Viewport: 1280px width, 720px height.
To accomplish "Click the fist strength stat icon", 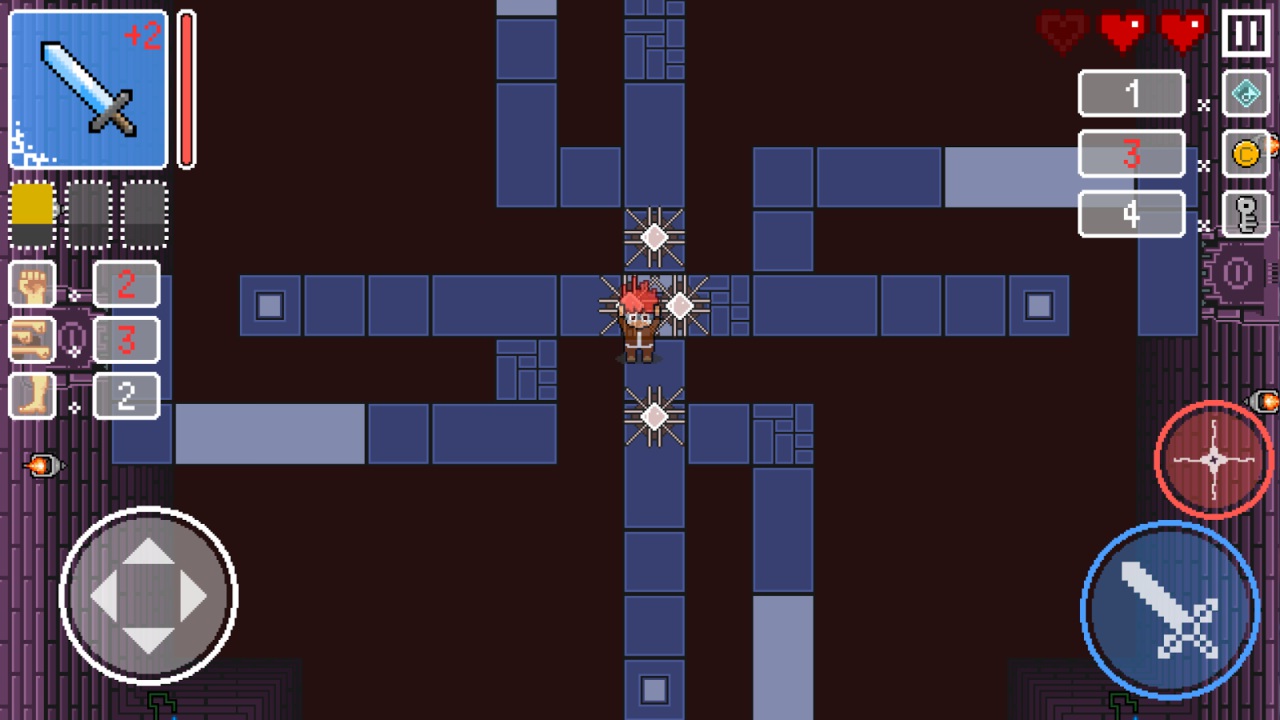I will click(x=33, y=285).
